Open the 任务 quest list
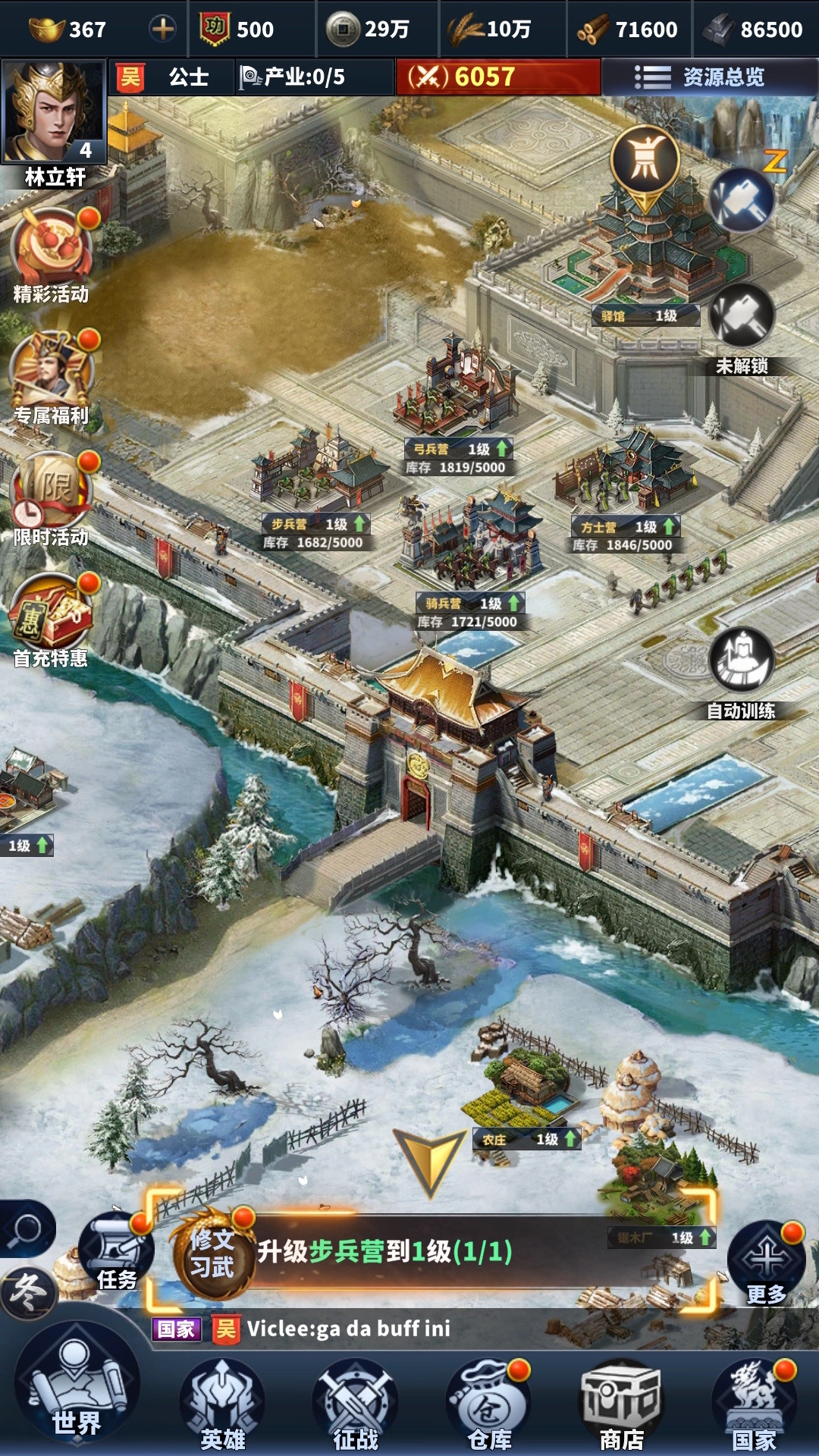Image resolution: width=819 pixels, height=1456 pixels. (115, 1251)
